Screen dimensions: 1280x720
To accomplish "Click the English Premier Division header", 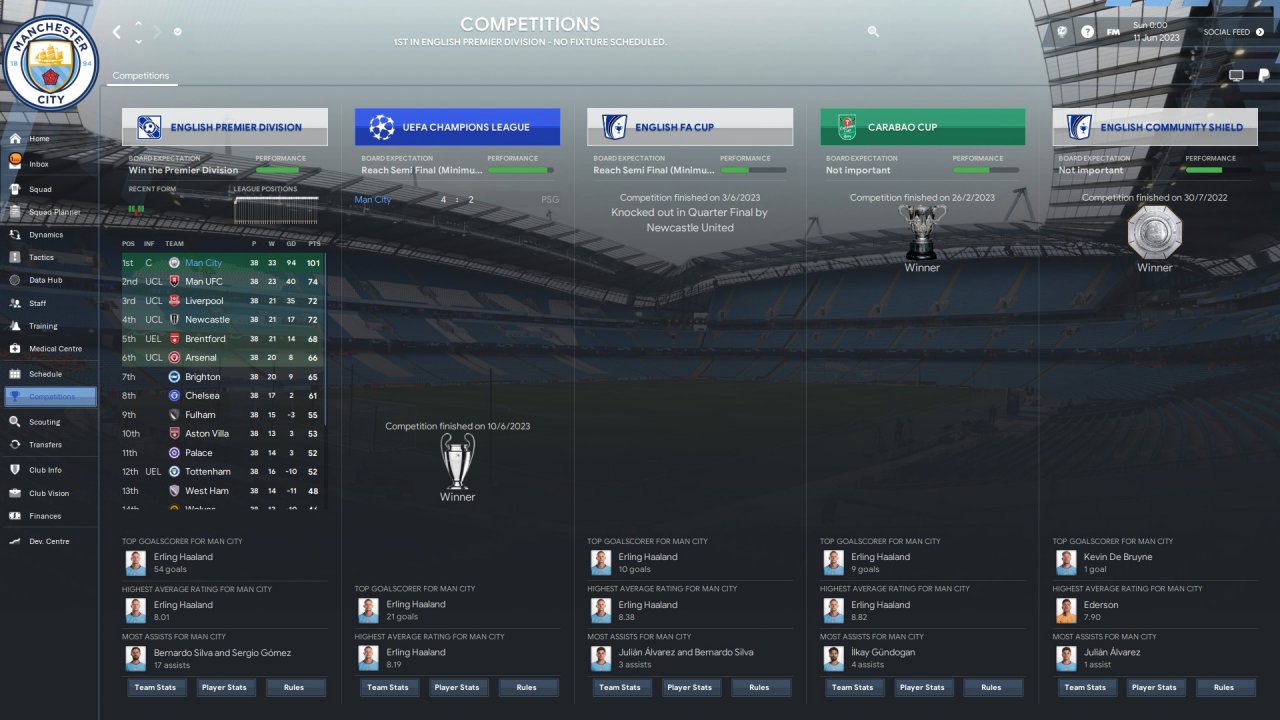I will pyautogui.click(x=225, y=127).
